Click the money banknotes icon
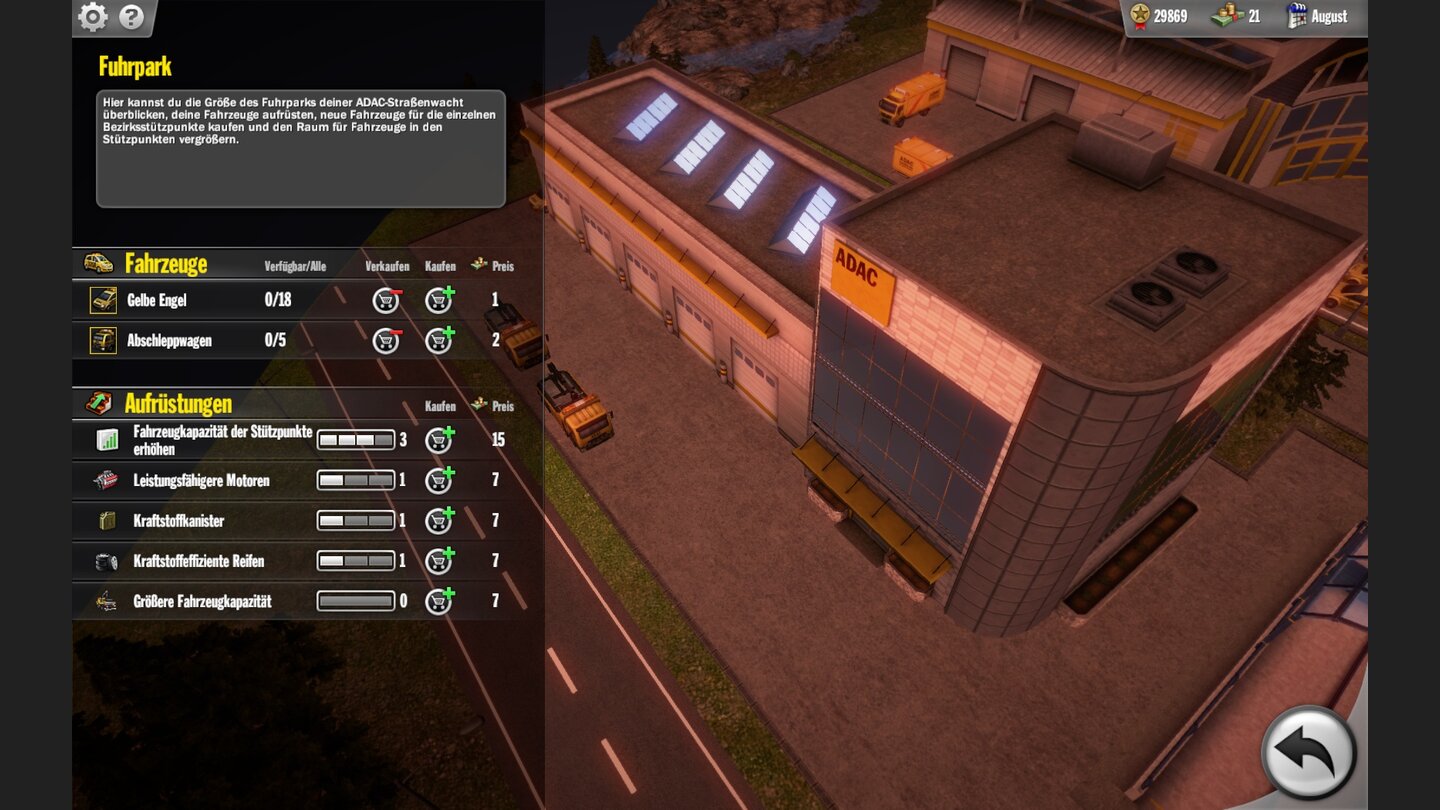1440x810 pixels. coord(1228,16)
